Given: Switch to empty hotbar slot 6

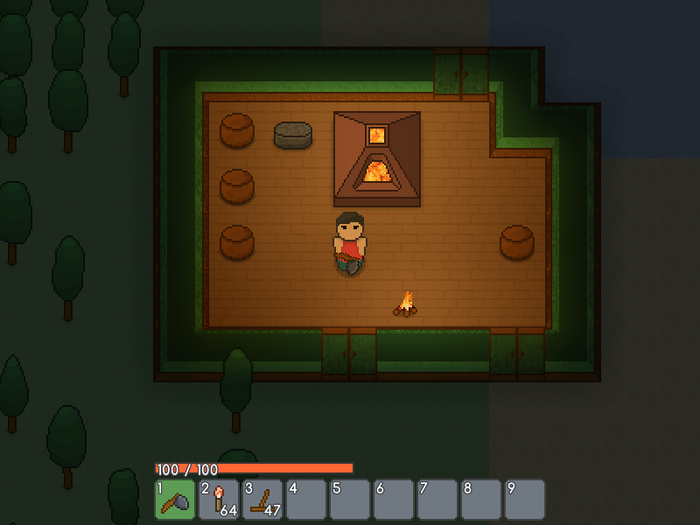Looking at the screenshot, I should click(x=394, y=499).
